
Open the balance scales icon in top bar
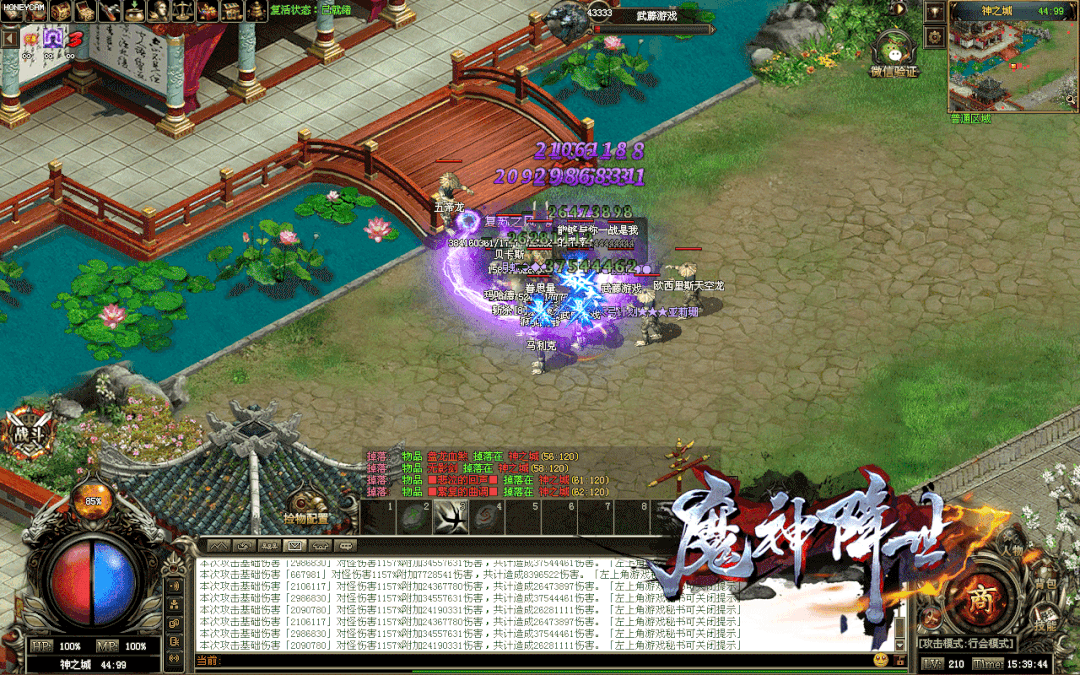[x=183, y=11]
